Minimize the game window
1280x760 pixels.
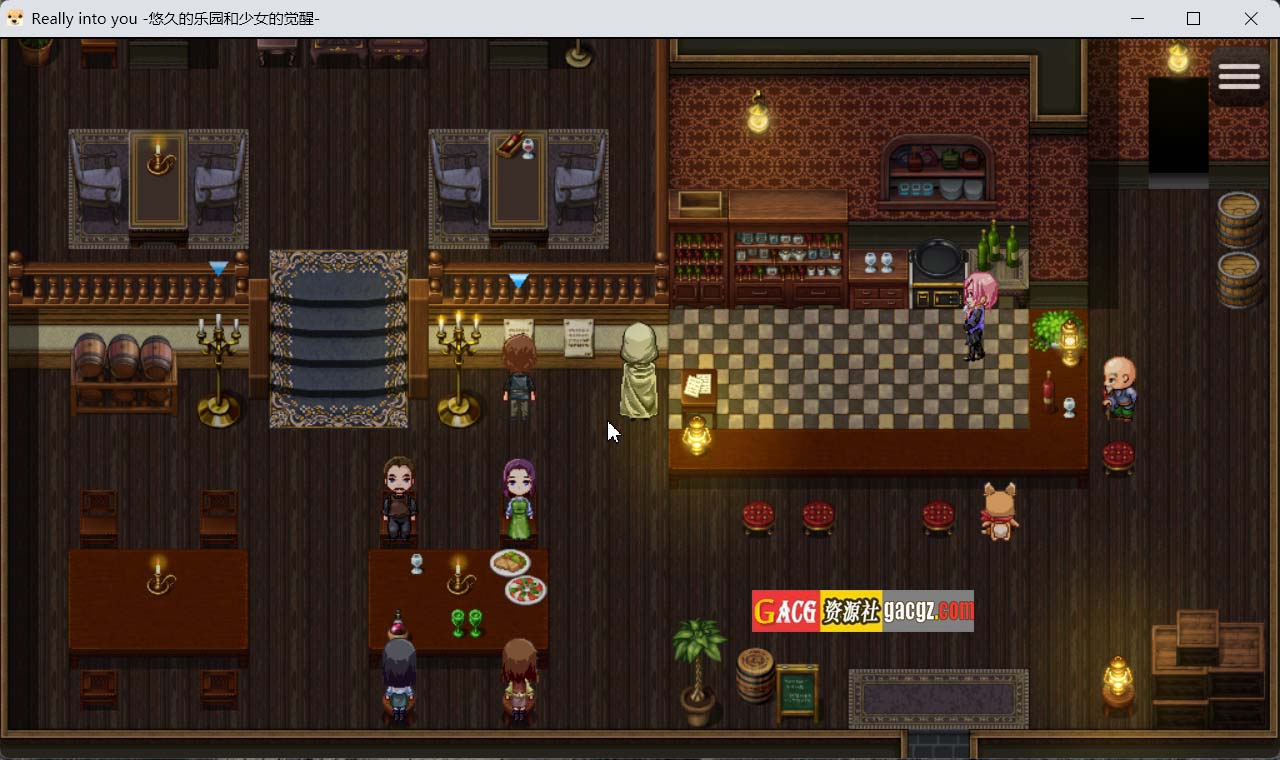tap(1137, 19)
